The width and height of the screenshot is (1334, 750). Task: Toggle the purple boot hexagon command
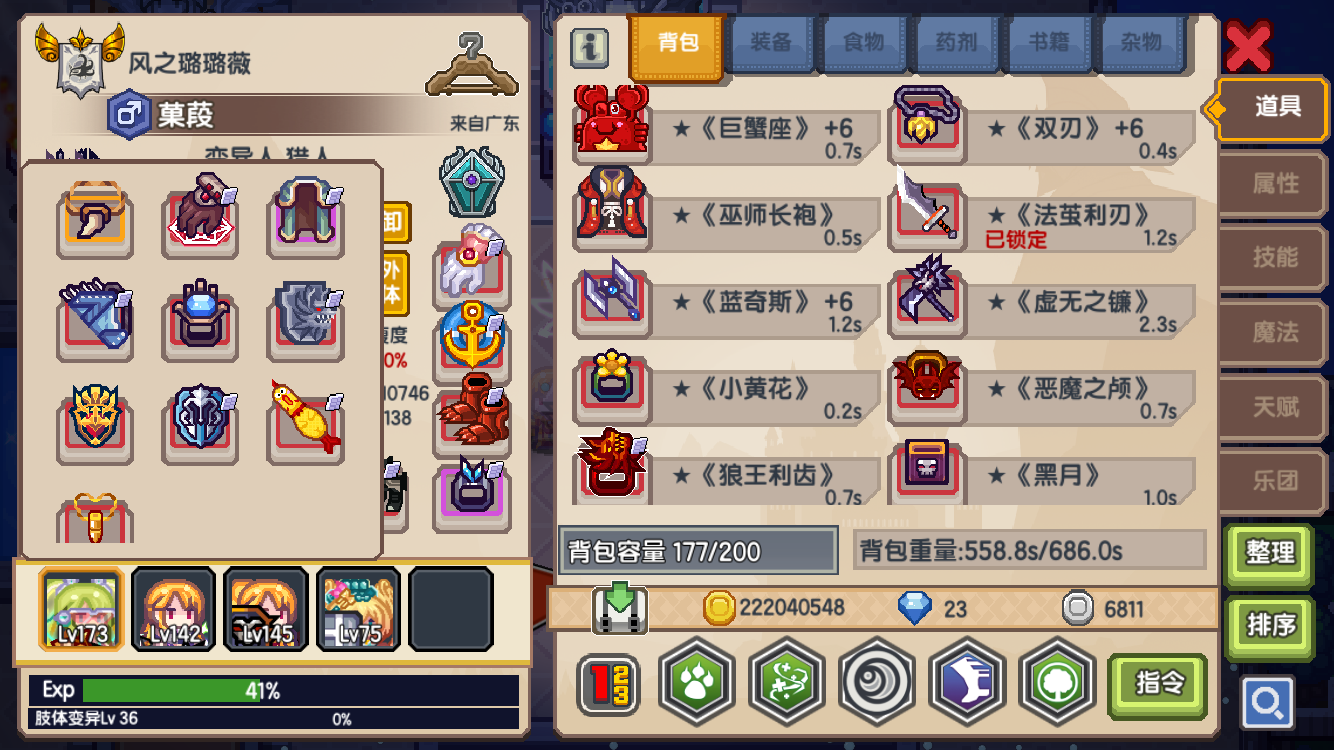pos(967,685)
